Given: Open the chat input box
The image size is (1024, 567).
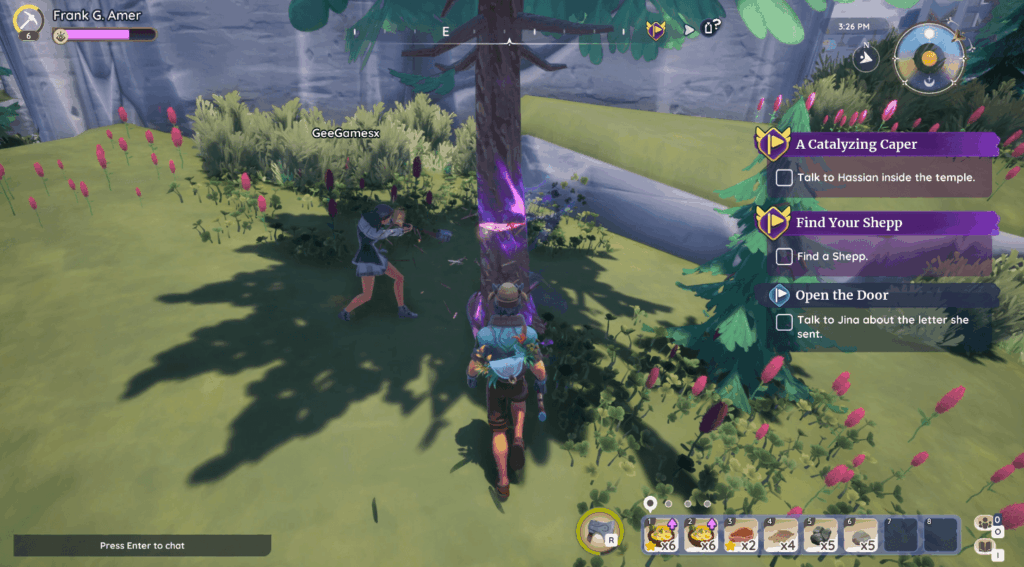Looking at the screenshot, I should [x=142, y=546].
